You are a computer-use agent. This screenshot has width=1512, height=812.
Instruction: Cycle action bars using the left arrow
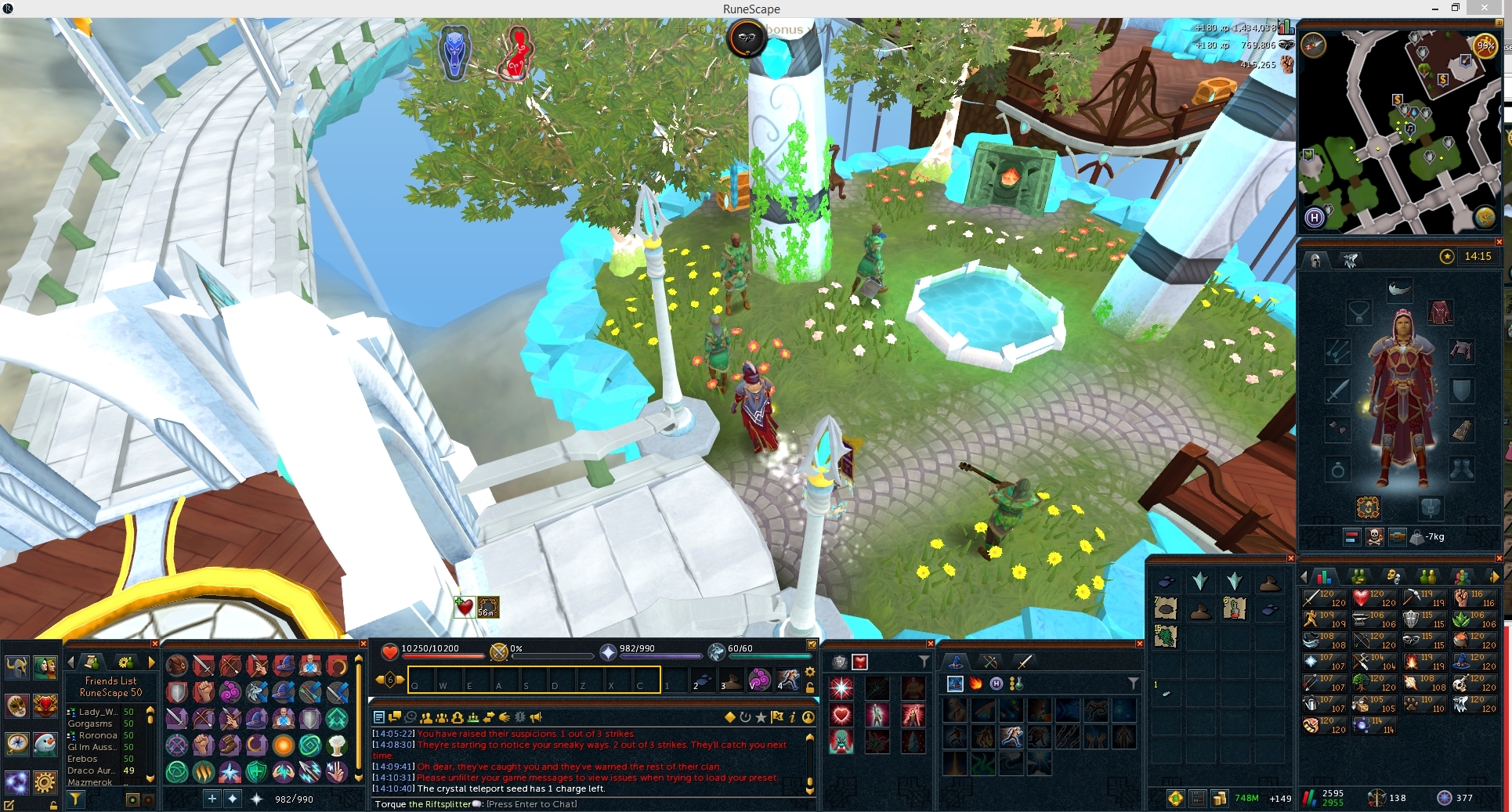point(380,678)
